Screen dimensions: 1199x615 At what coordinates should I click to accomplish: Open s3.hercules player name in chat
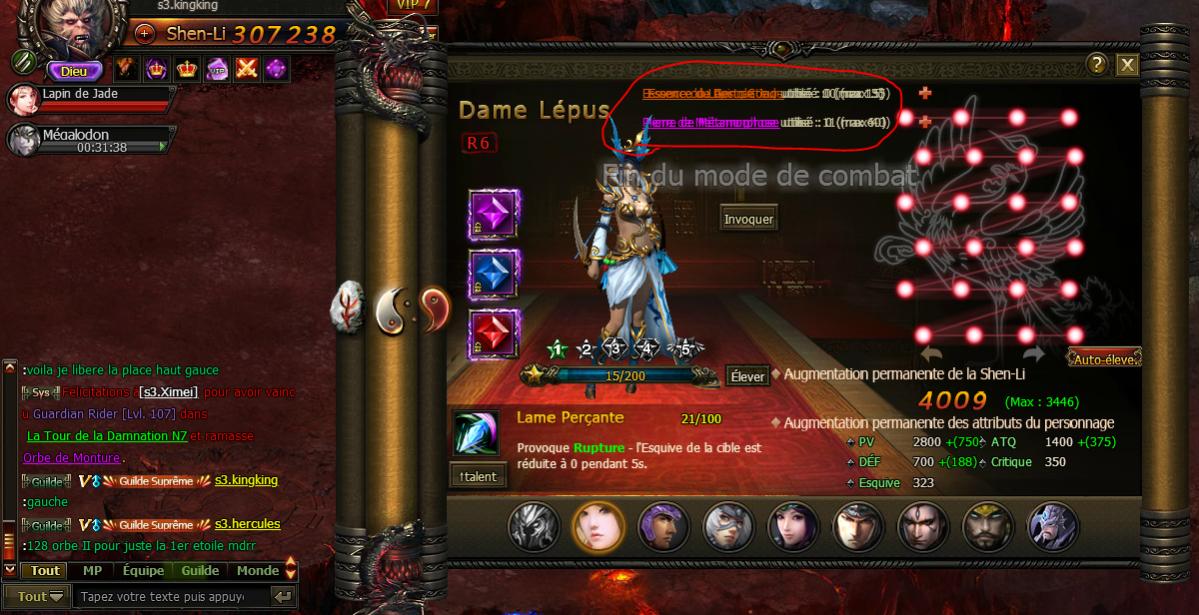click(x=247, y=524)
